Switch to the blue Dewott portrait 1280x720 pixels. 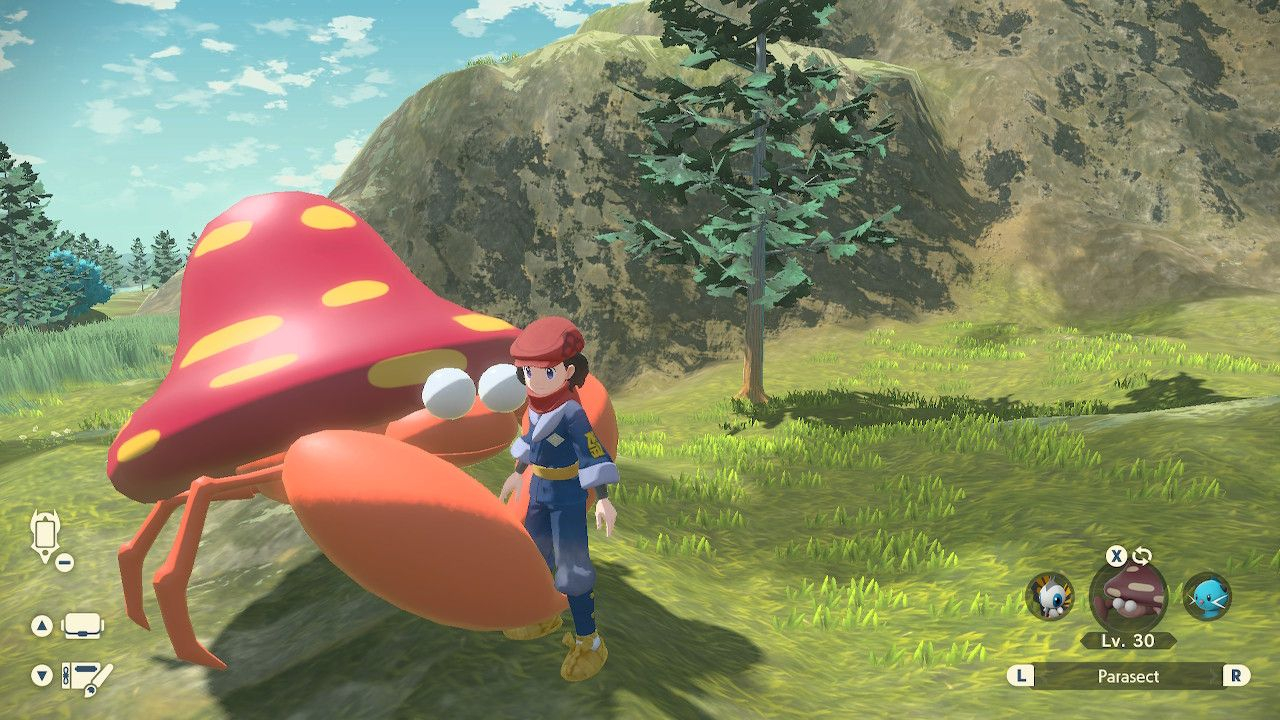pos(1206,597)
